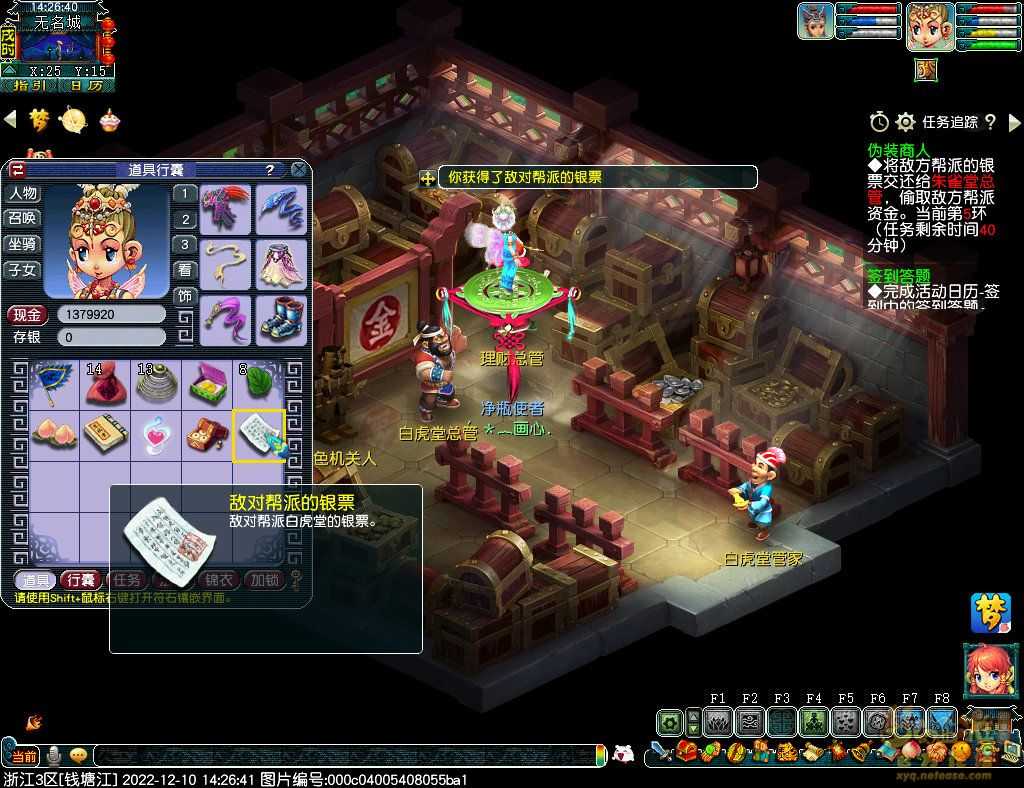Select the equipped blue boots slot
The image size is (1024, 788).
point(281,319)
